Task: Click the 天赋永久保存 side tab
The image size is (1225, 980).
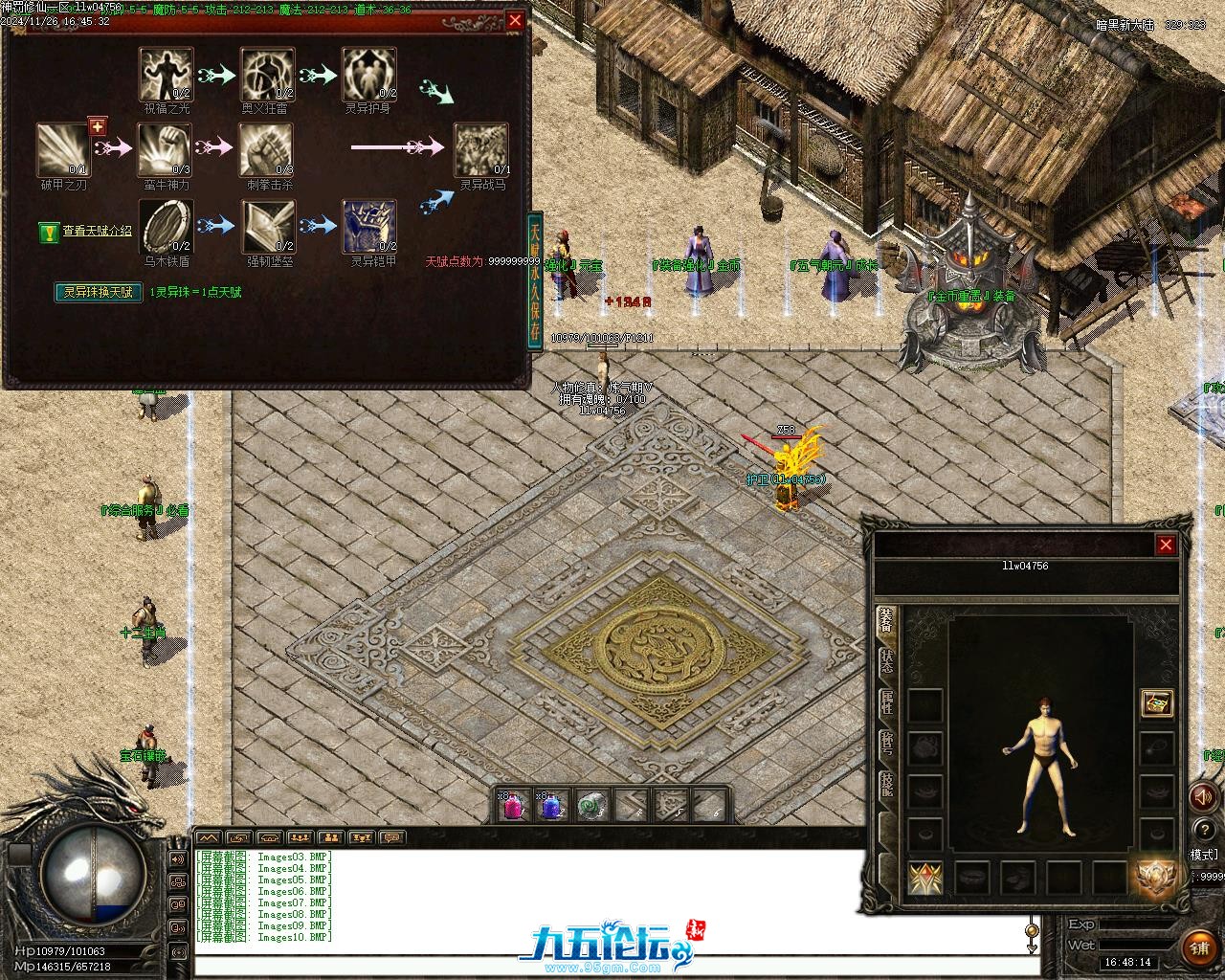Action: [535, 280]
